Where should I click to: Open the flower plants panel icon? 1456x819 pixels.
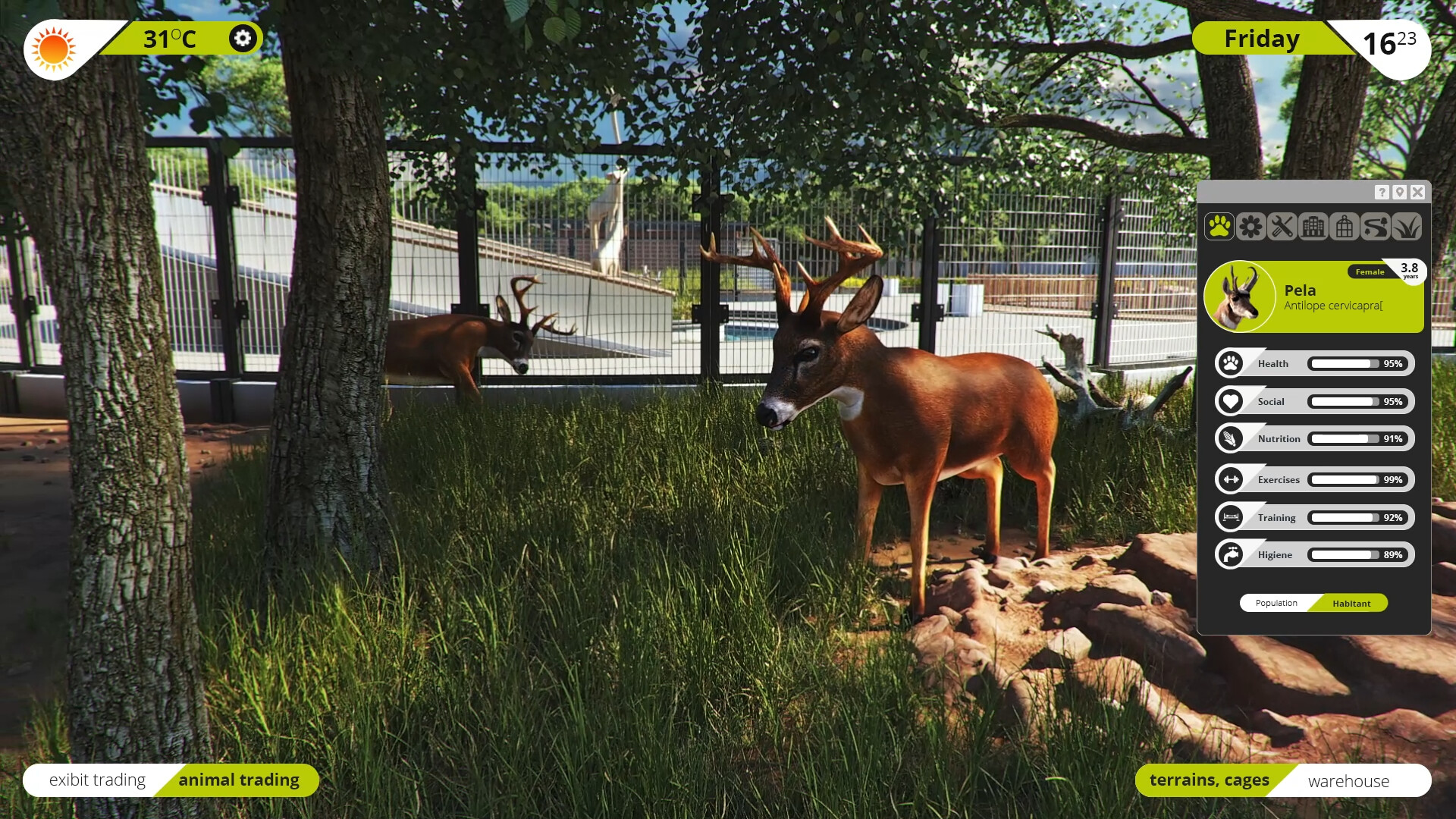[1251, 227]
